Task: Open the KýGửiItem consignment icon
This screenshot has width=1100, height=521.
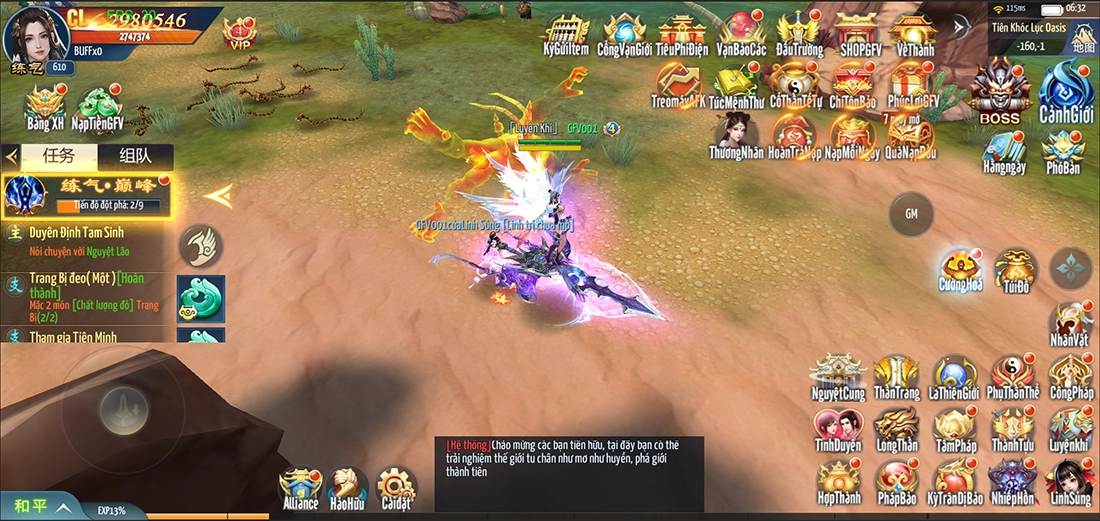Action: point(565,33)
